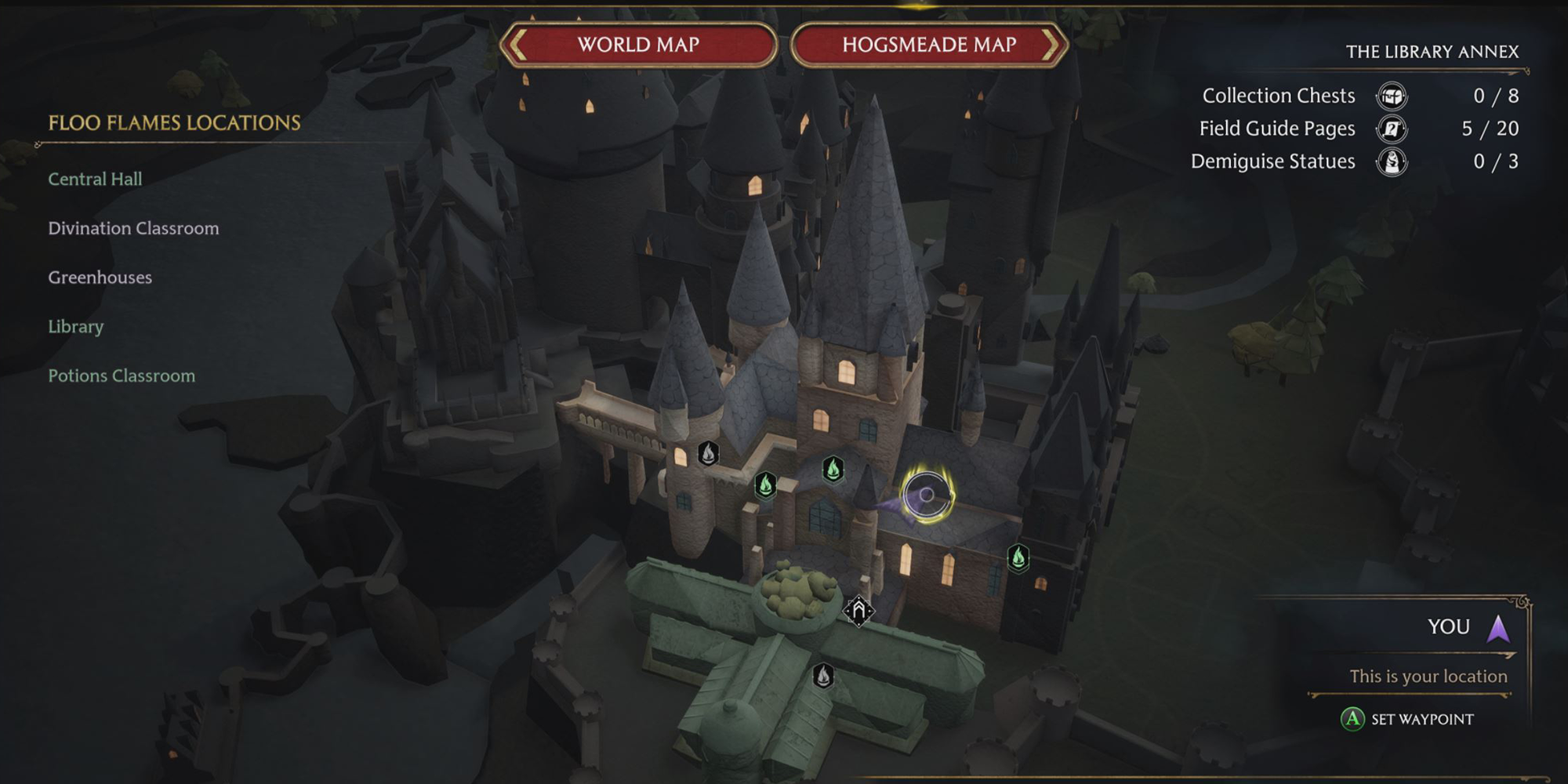Select the green floo flame left of the spire

tap(765, 486)
